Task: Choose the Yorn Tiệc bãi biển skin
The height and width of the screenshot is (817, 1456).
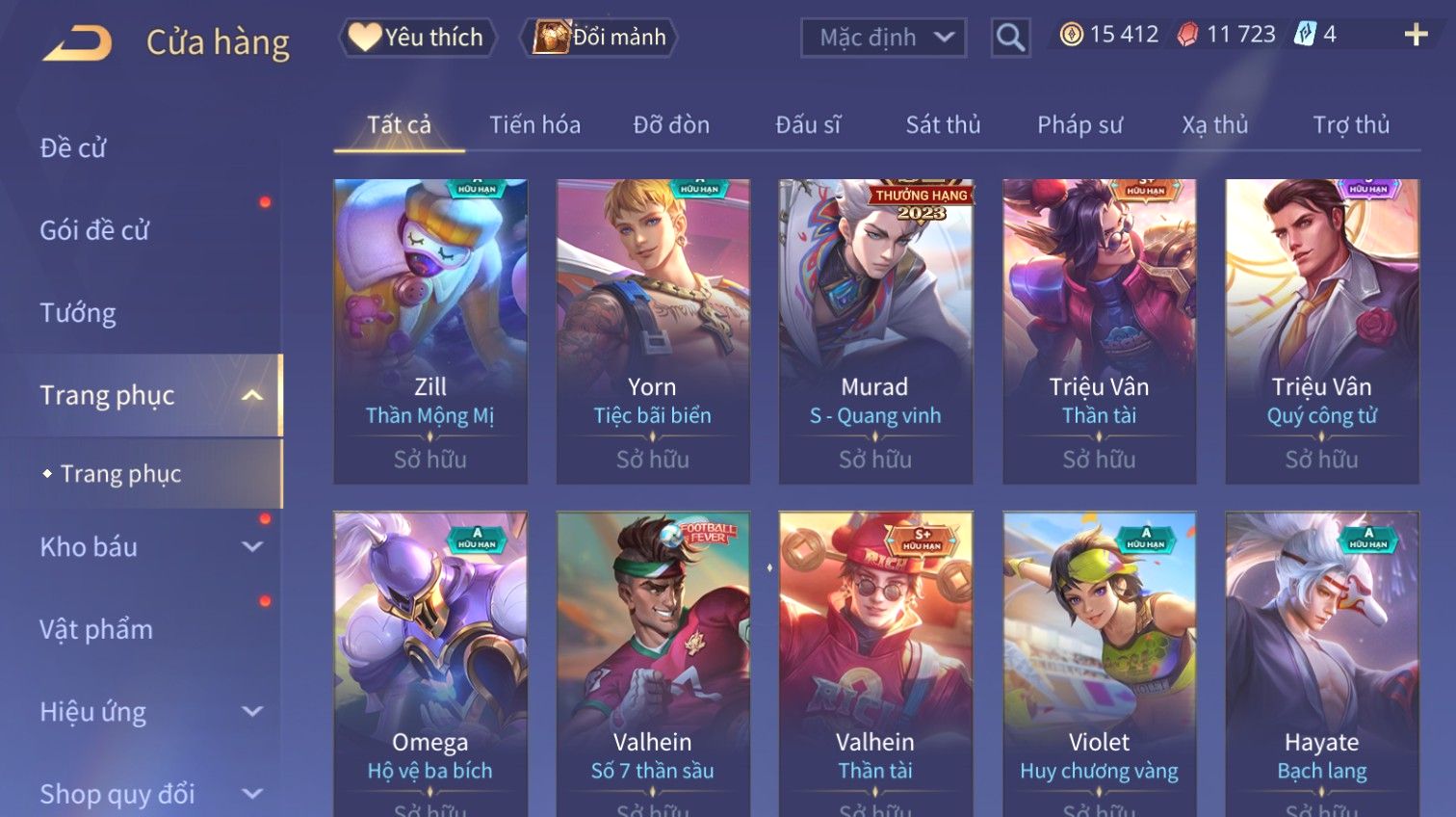Action: coord(653,330)
